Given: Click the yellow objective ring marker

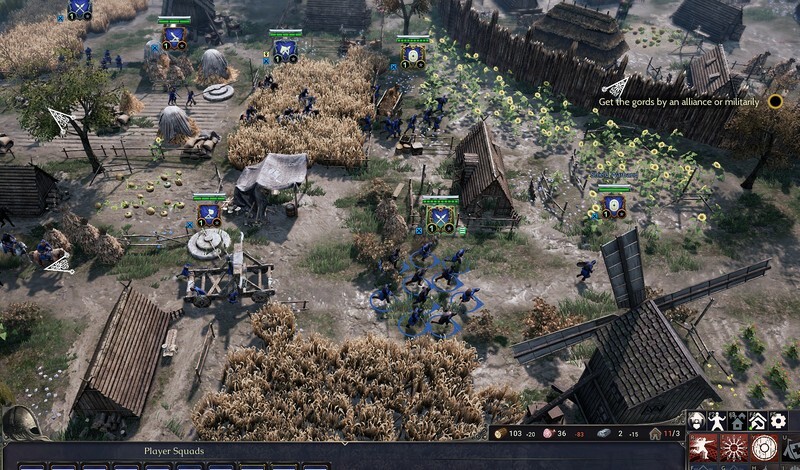Looking at the screenshot, I should (774, 101).
